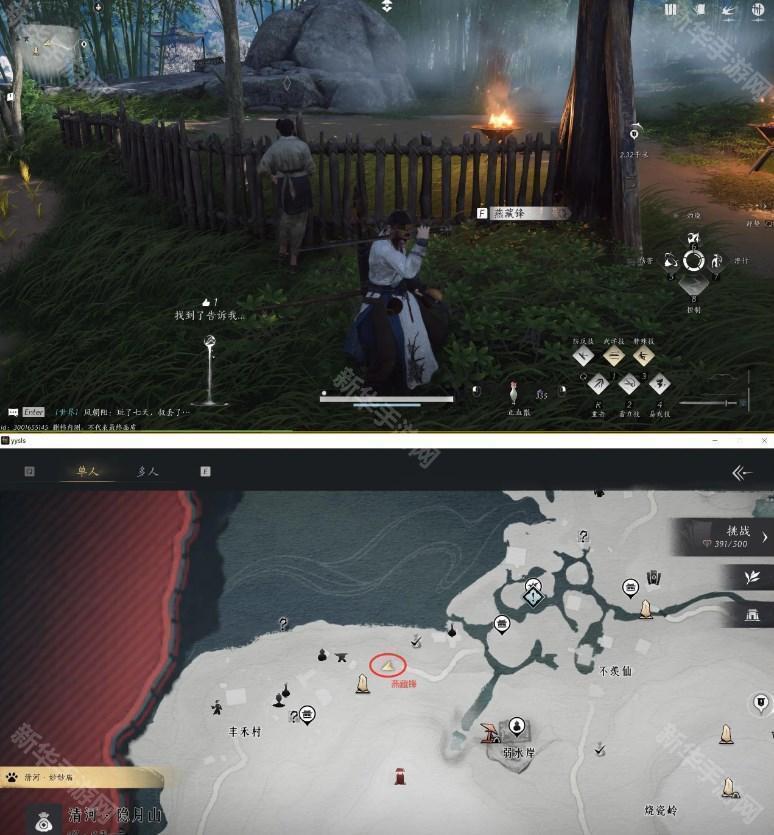The height and width of the screenshot is (835, 774).
Task: Open the chat input box
Action: point(33,411)
